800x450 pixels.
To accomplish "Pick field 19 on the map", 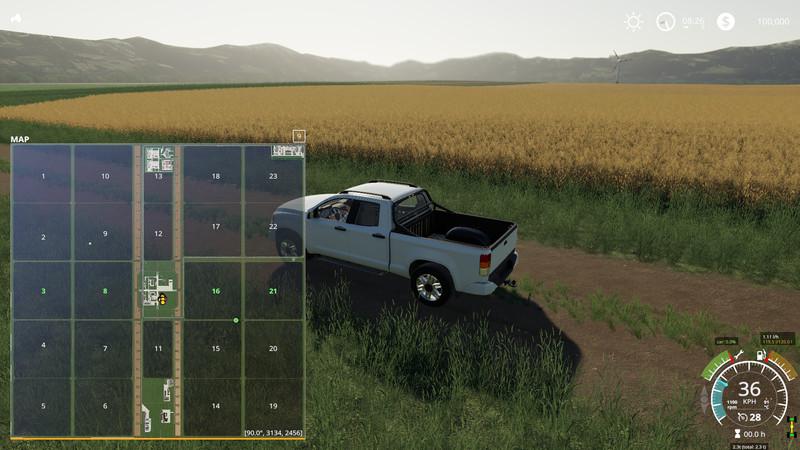I will click(273, 406).
